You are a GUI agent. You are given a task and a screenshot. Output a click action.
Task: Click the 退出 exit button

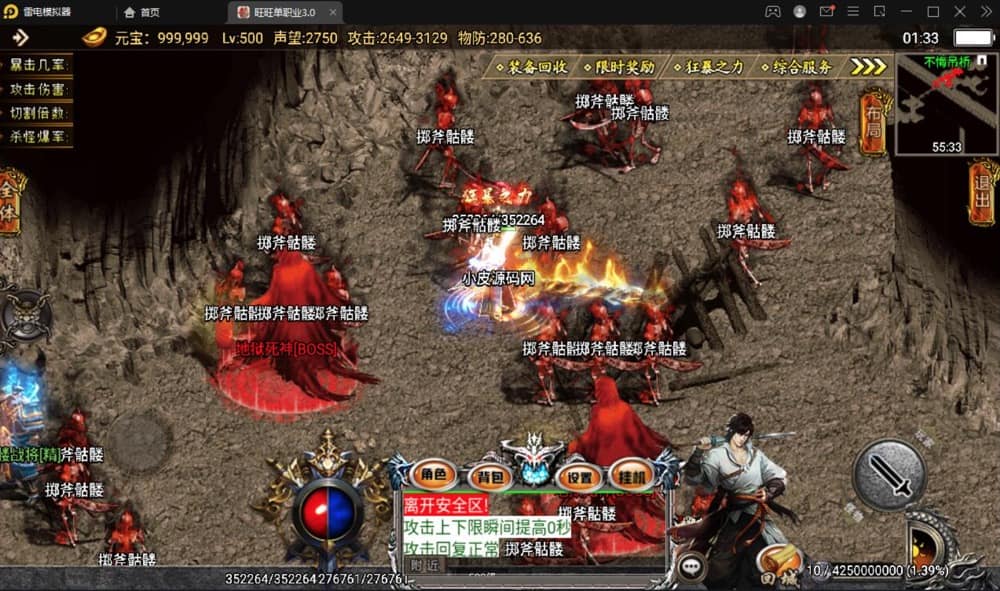tap(983, 191)
